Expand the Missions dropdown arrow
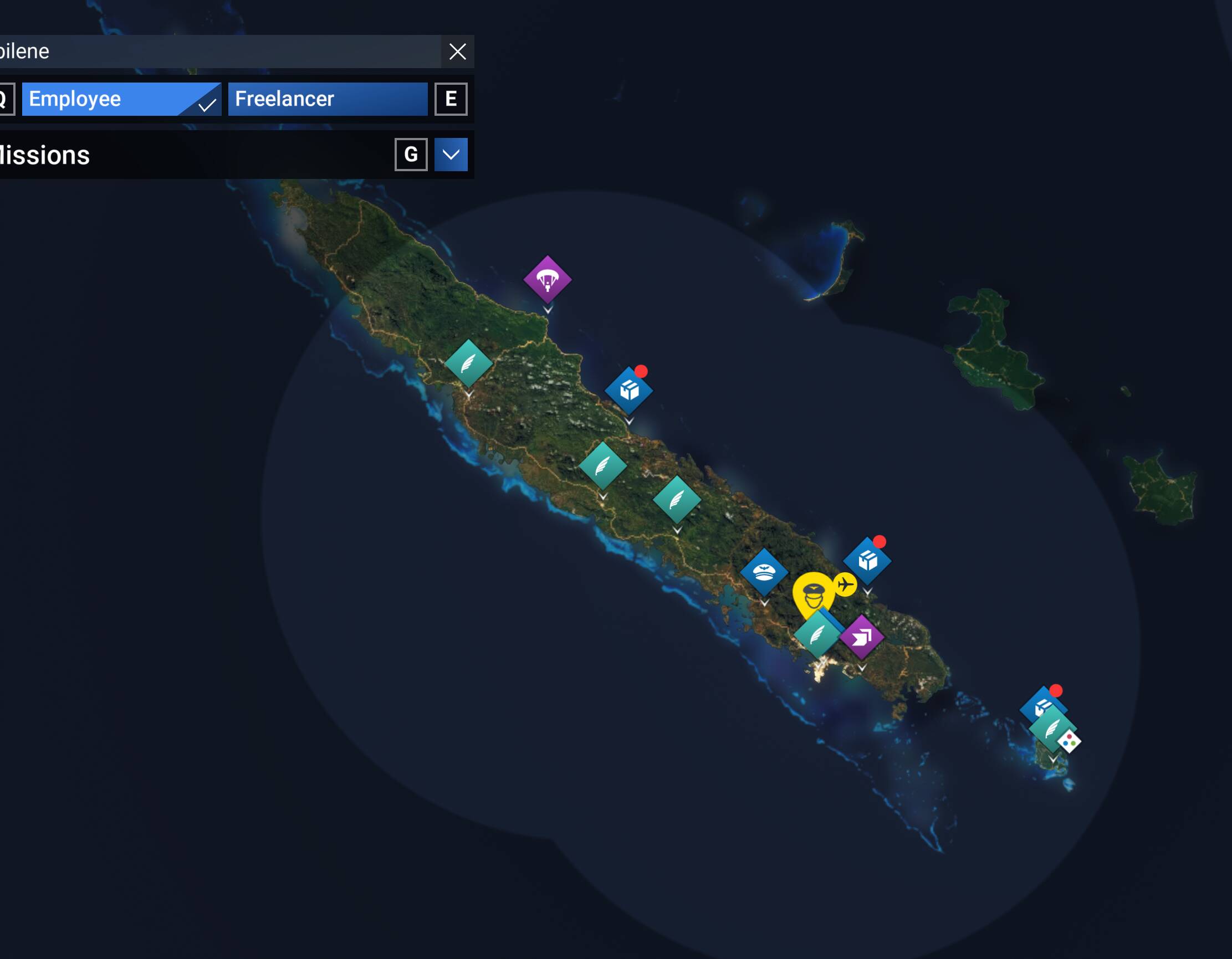Image resolution: width=1232 pixels, height=959 pixels. tap(451, 155)
